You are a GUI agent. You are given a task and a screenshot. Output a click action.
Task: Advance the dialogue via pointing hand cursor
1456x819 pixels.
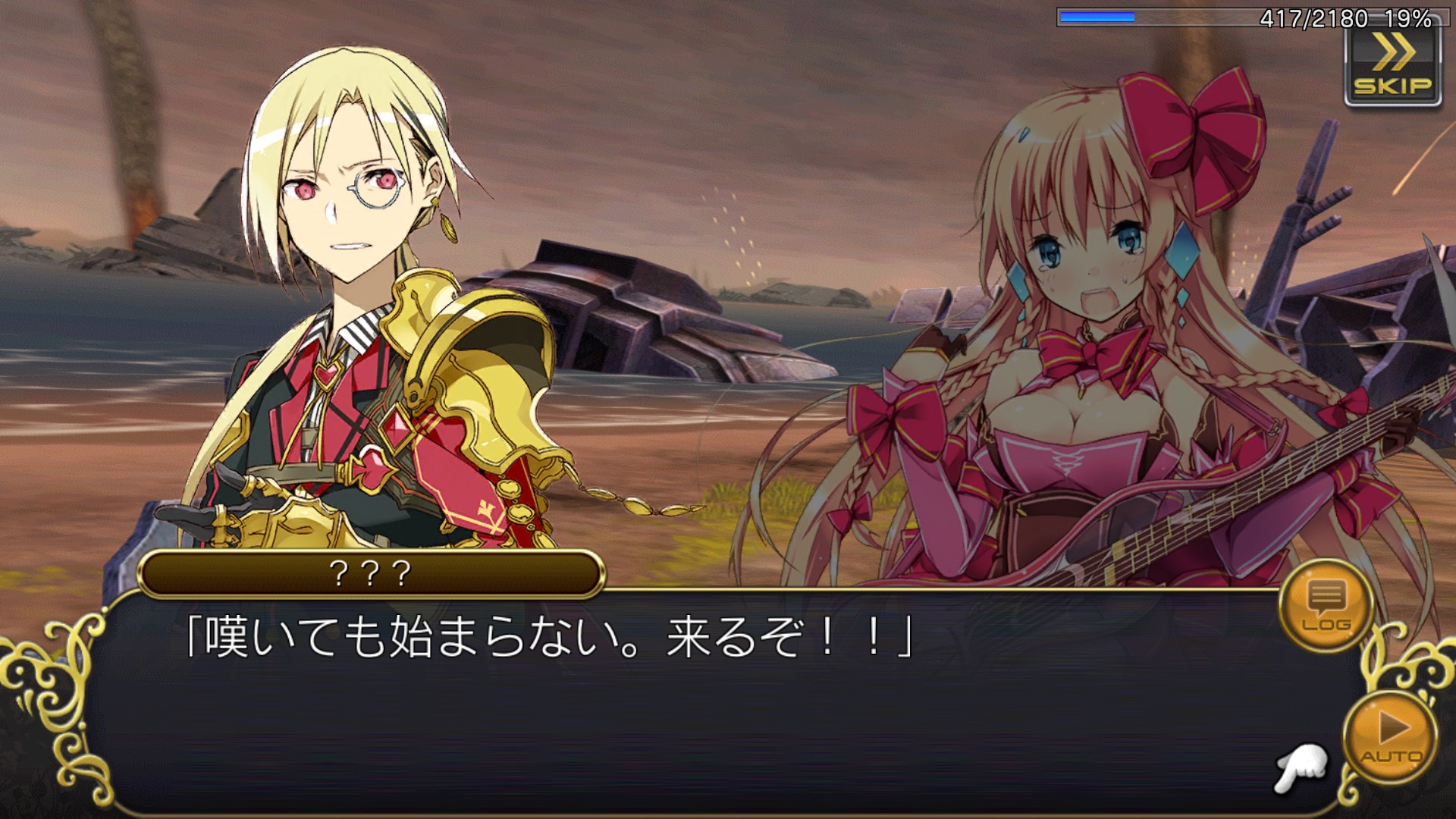pos(1301,768)
